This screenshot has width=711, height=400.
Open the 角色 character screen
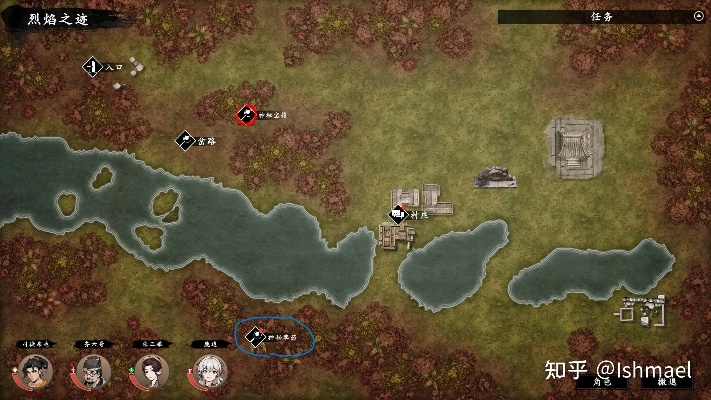point(602,381)
